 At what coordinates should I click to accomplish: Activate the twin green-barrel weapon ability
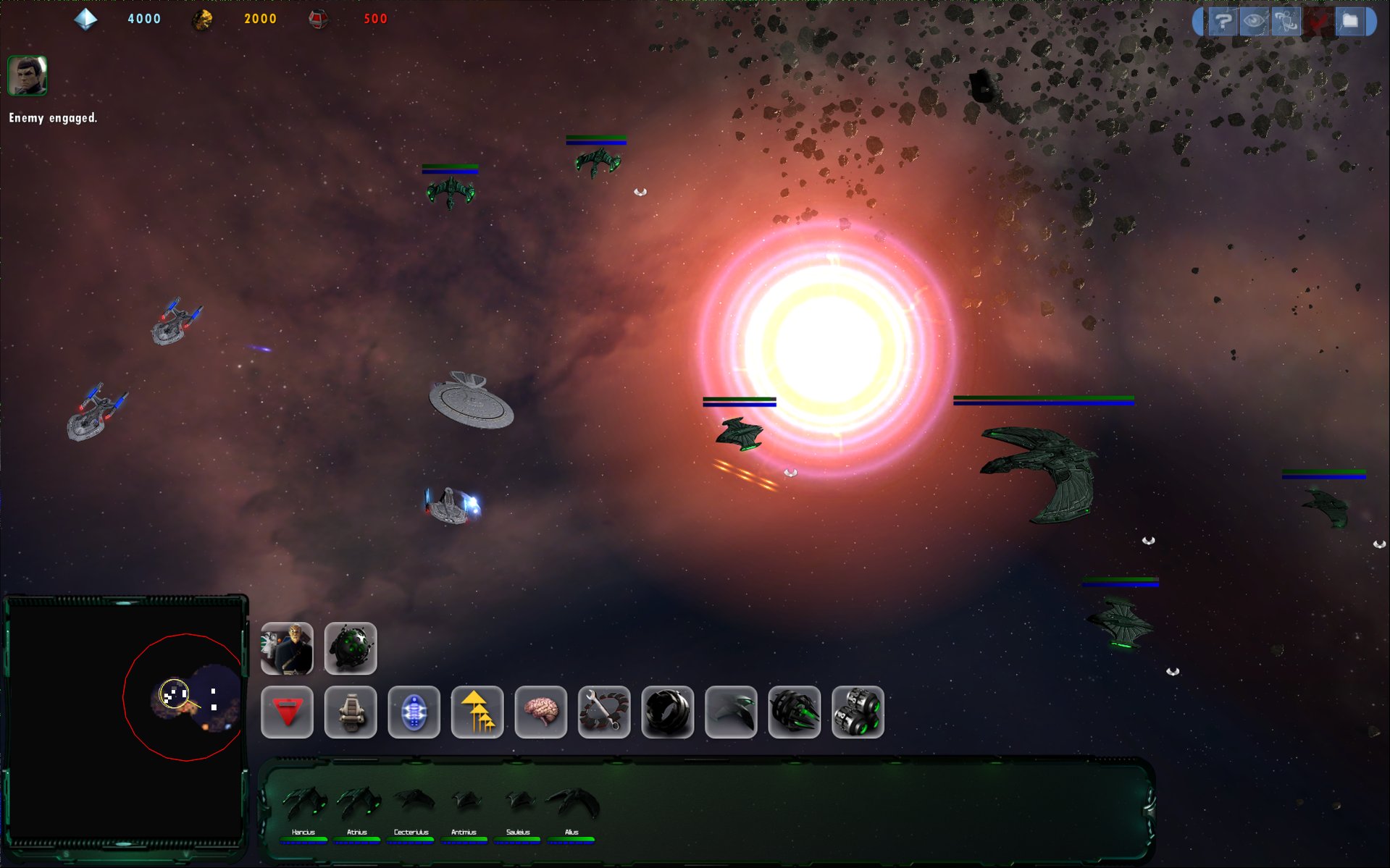click(x=858, y=712)
